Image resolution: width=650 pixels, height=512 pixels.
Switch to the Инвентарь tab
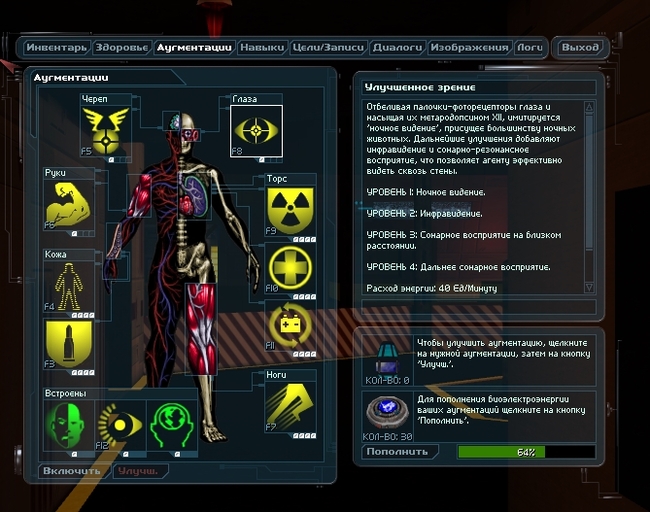tap(57, 47)
